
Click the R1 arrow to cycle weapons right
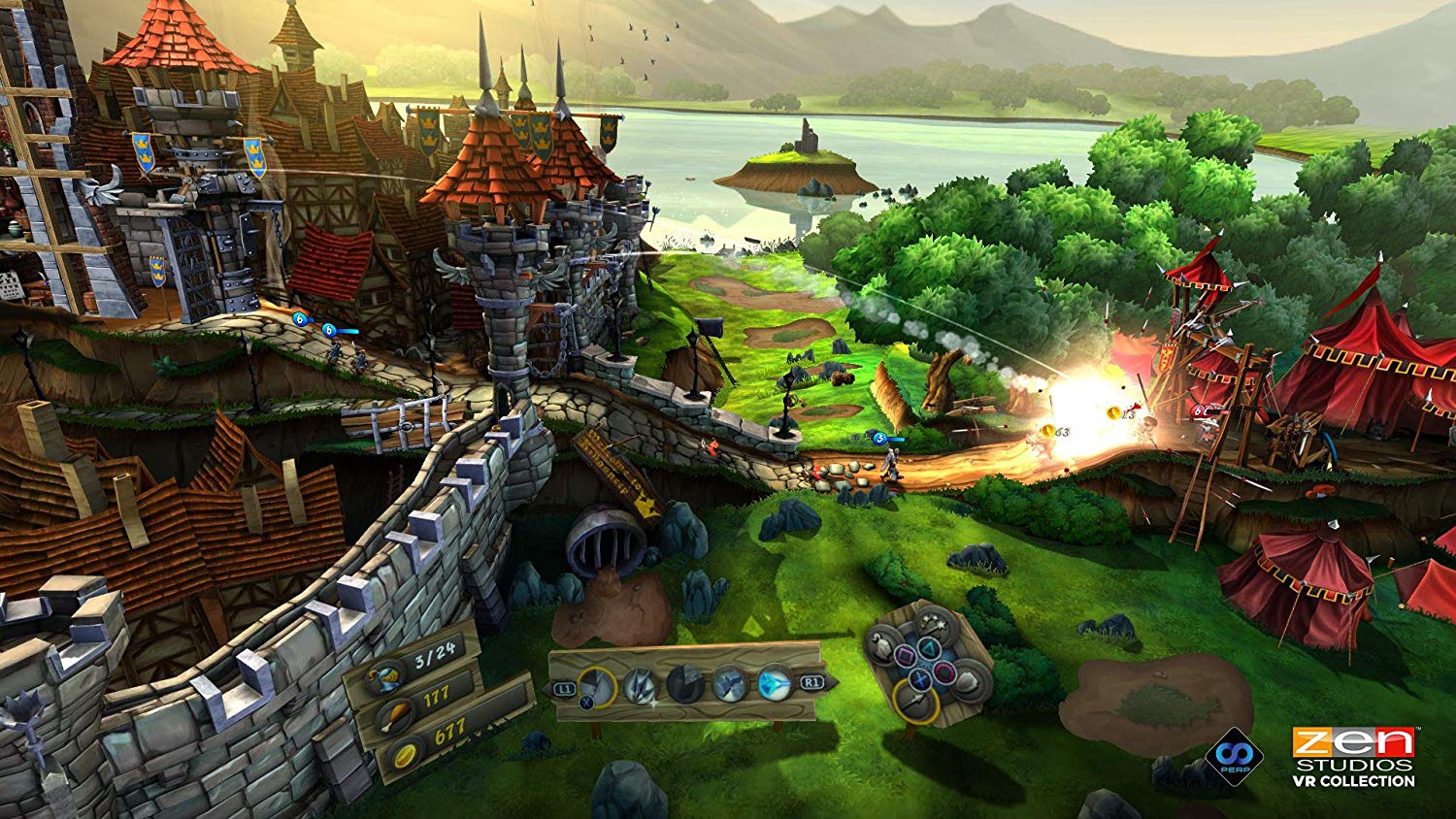coord(811,681)
